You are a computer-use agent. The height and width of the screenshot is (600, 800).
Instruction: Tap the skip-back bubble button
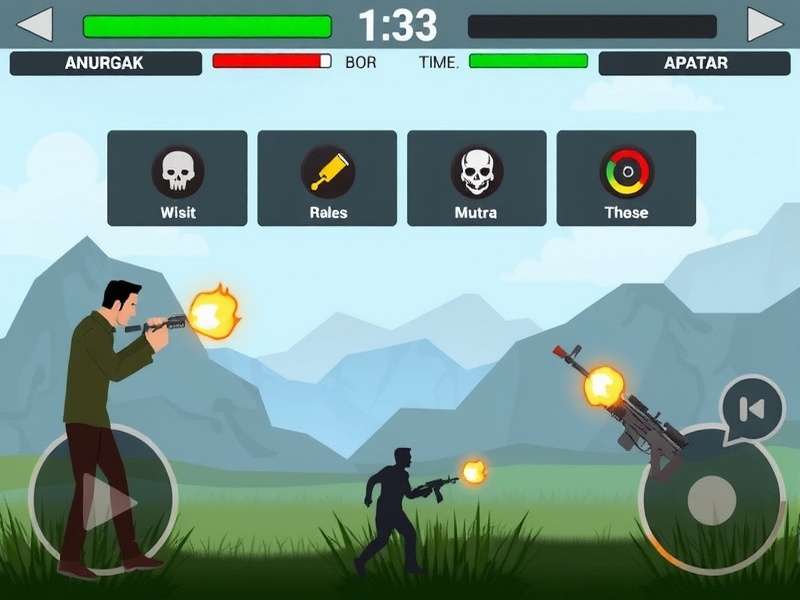tap(752, 408)
